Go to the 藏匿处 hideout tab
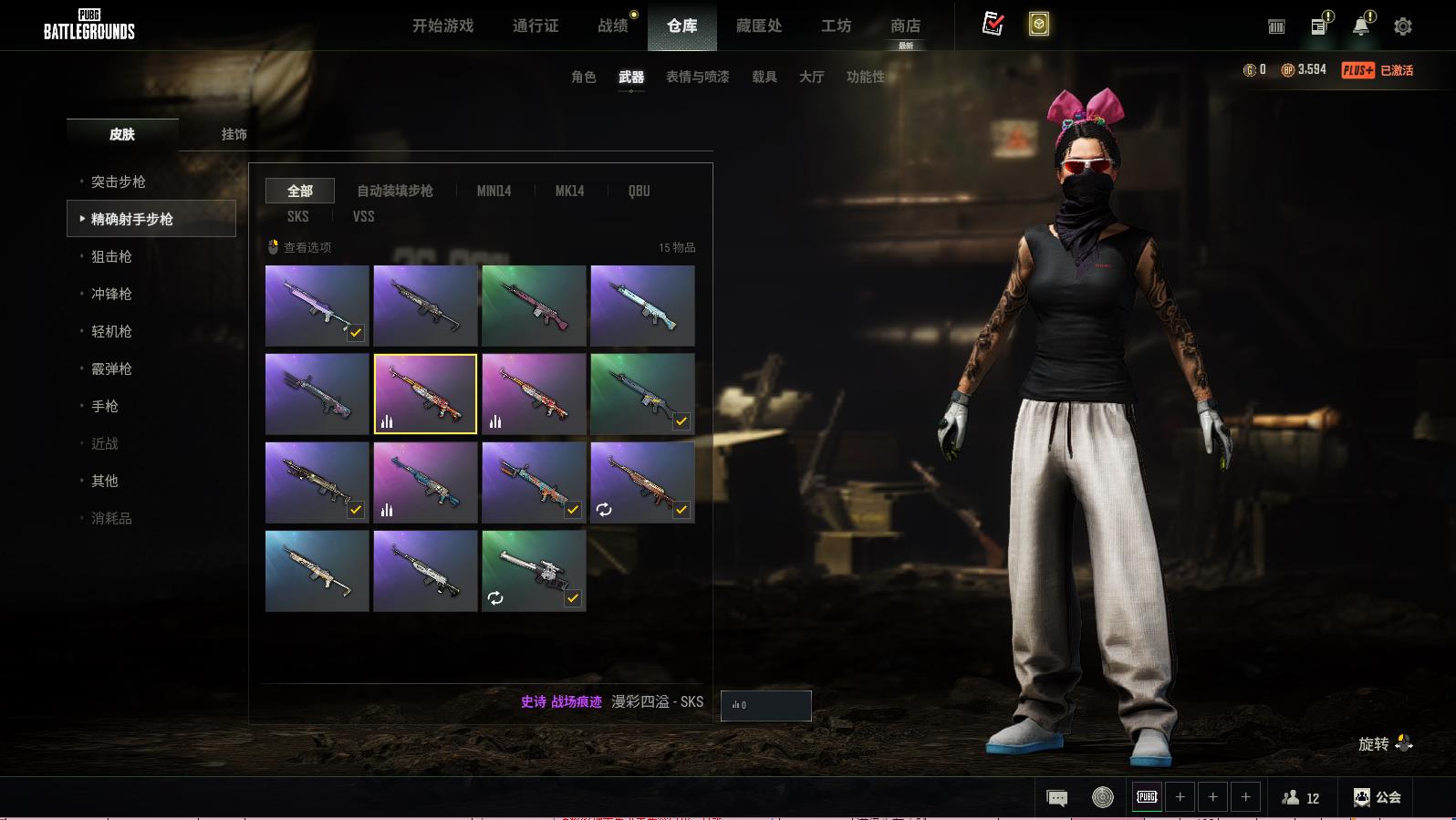This screenshot has width=1456, height=820. [759, 26]
